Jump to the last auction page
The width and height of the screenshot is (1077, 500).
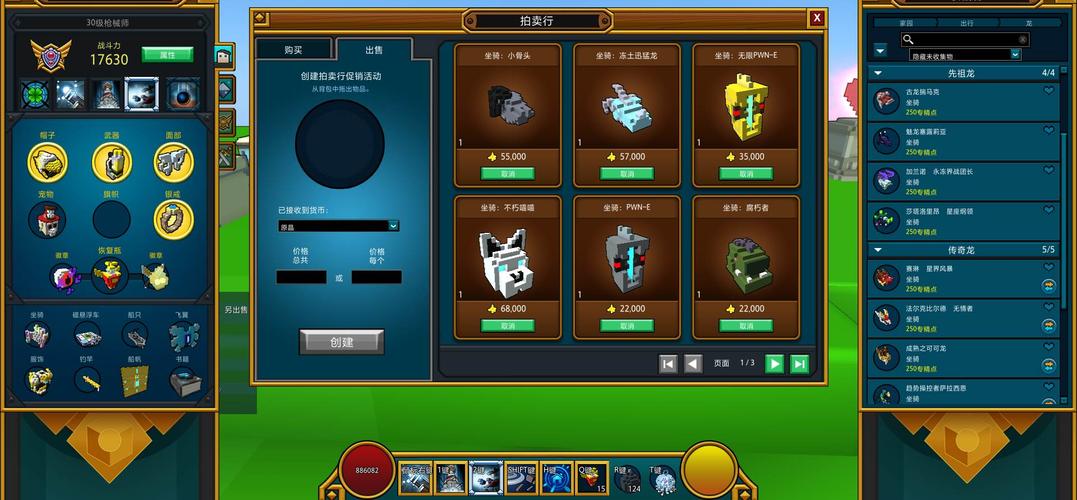(x=800, y=364)
